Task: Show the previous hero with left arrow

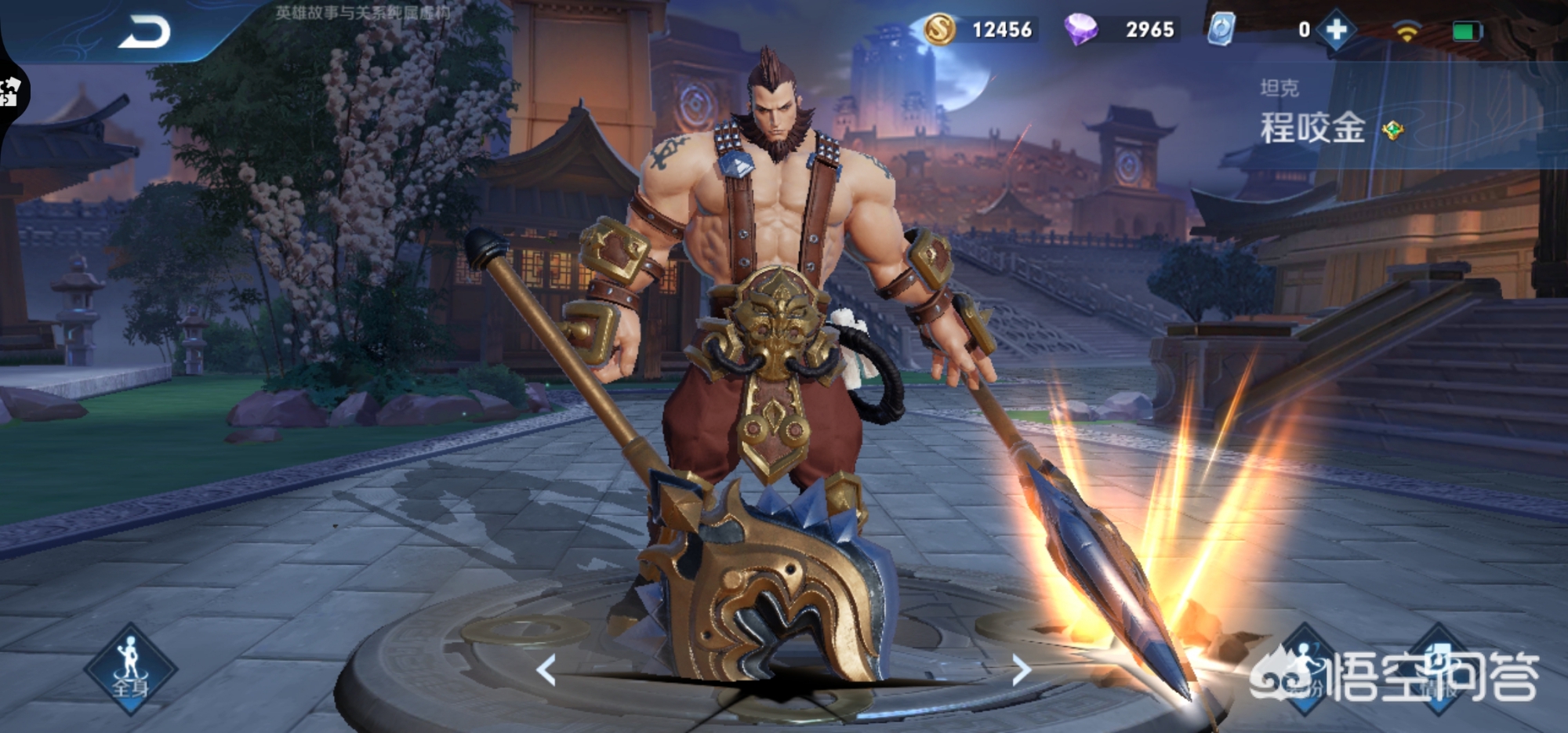Action: tap(546, 670)
